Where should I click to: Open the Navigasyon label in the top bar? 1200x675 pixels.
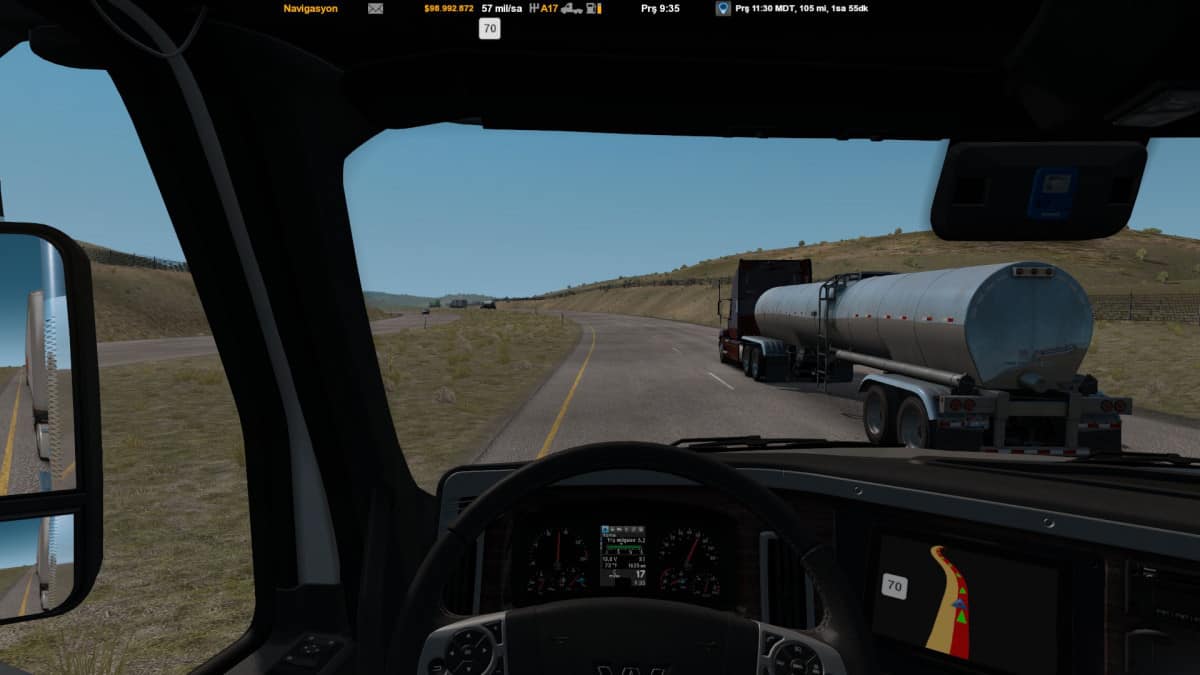310,8
